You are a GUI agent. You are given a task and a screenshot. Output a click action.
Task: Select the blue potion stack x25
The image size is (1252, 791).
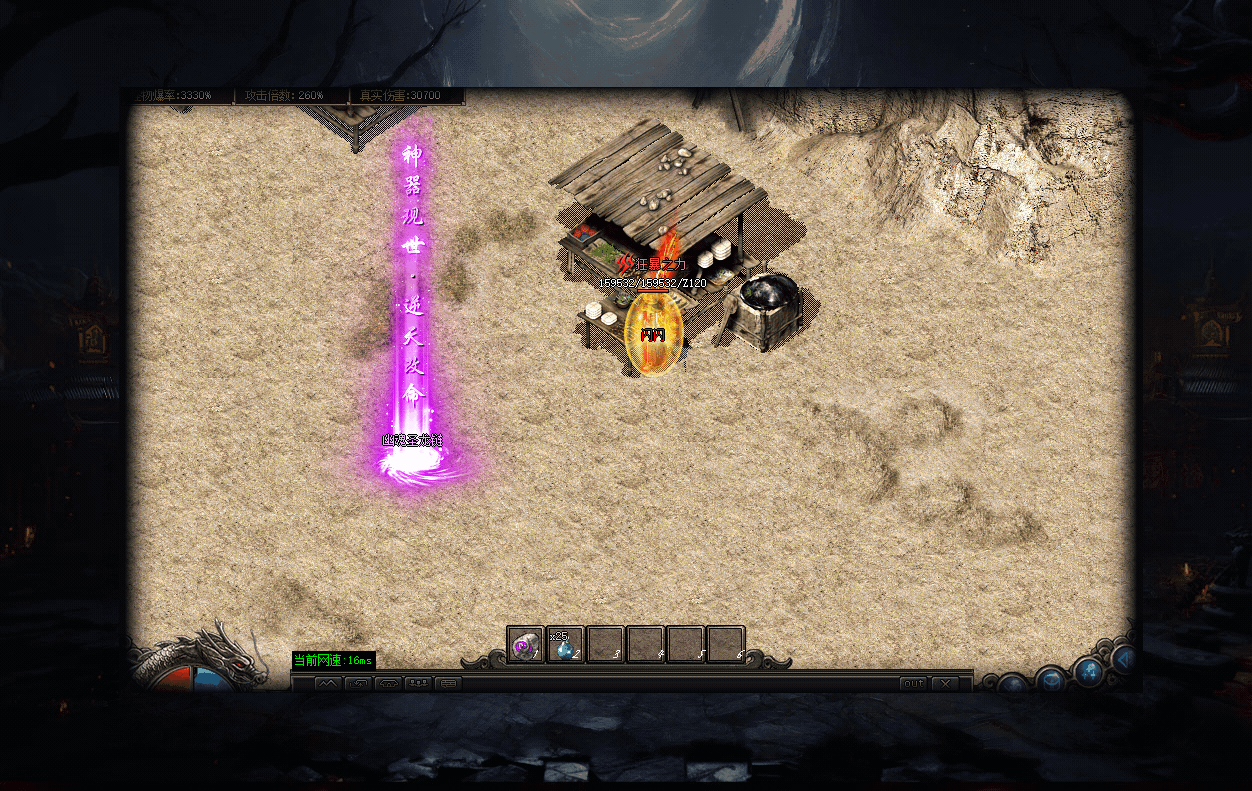tap(565, 645)
